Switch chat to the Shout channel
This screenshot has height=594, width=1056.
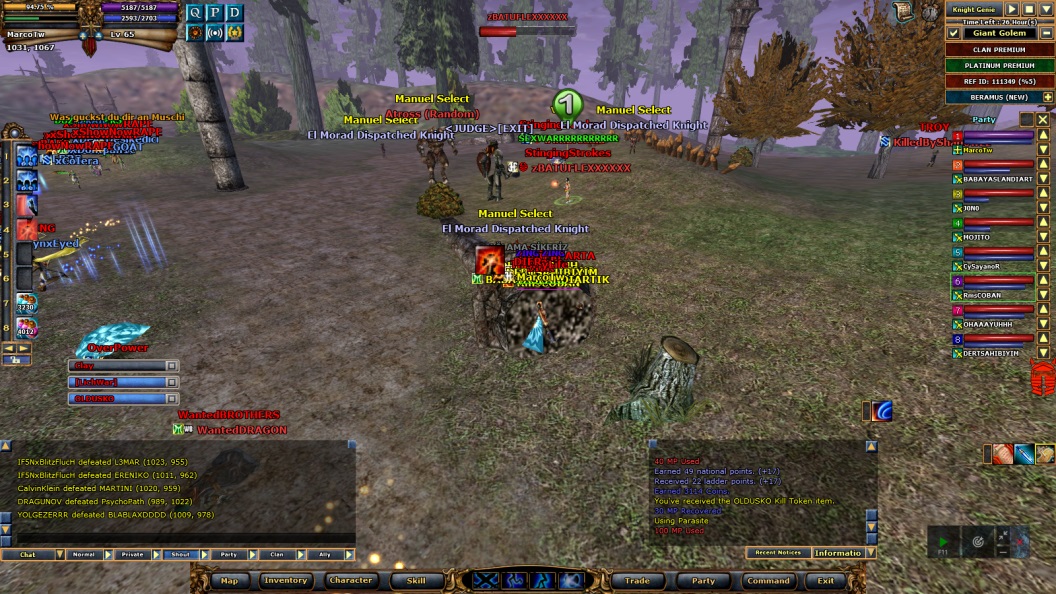coord(180,554)
